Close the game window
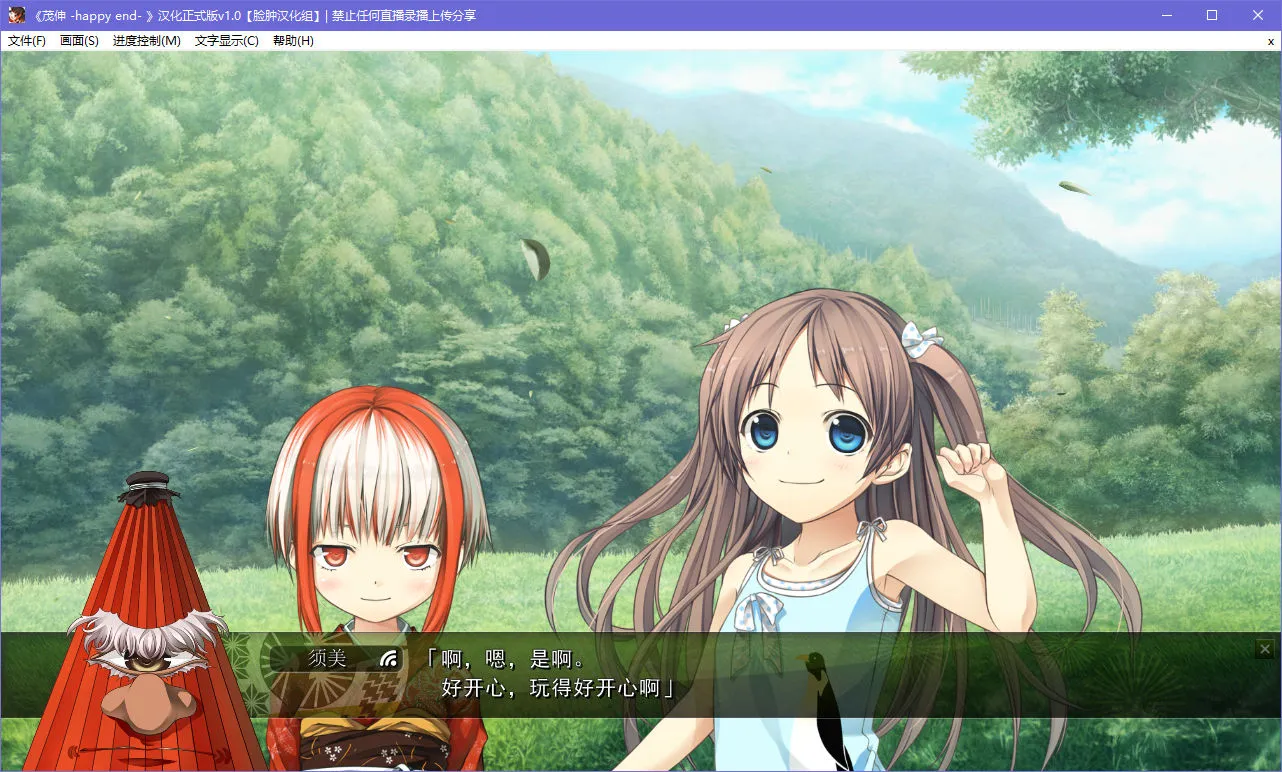1282x772 pixels. pos(1258,15)
